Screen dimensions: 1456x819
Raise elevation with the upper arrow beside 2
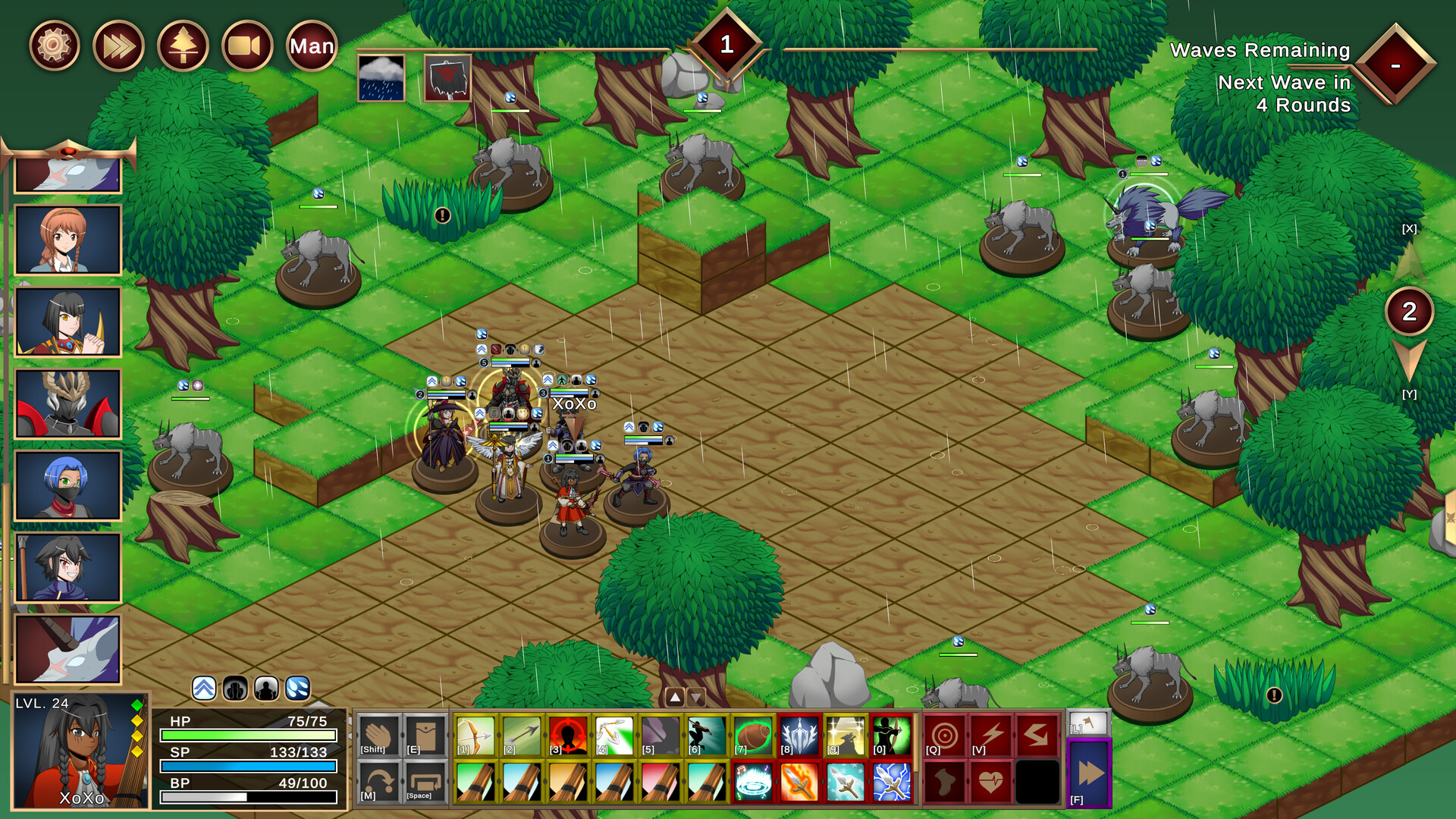[1409, 262]
